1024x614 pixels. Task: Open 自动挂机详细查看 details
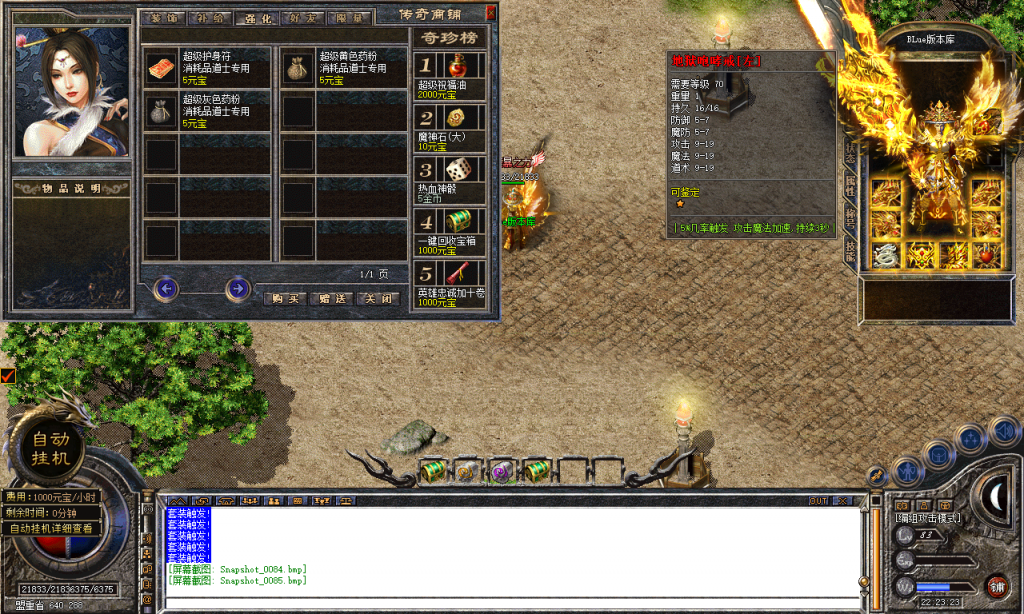coord(52,528)
